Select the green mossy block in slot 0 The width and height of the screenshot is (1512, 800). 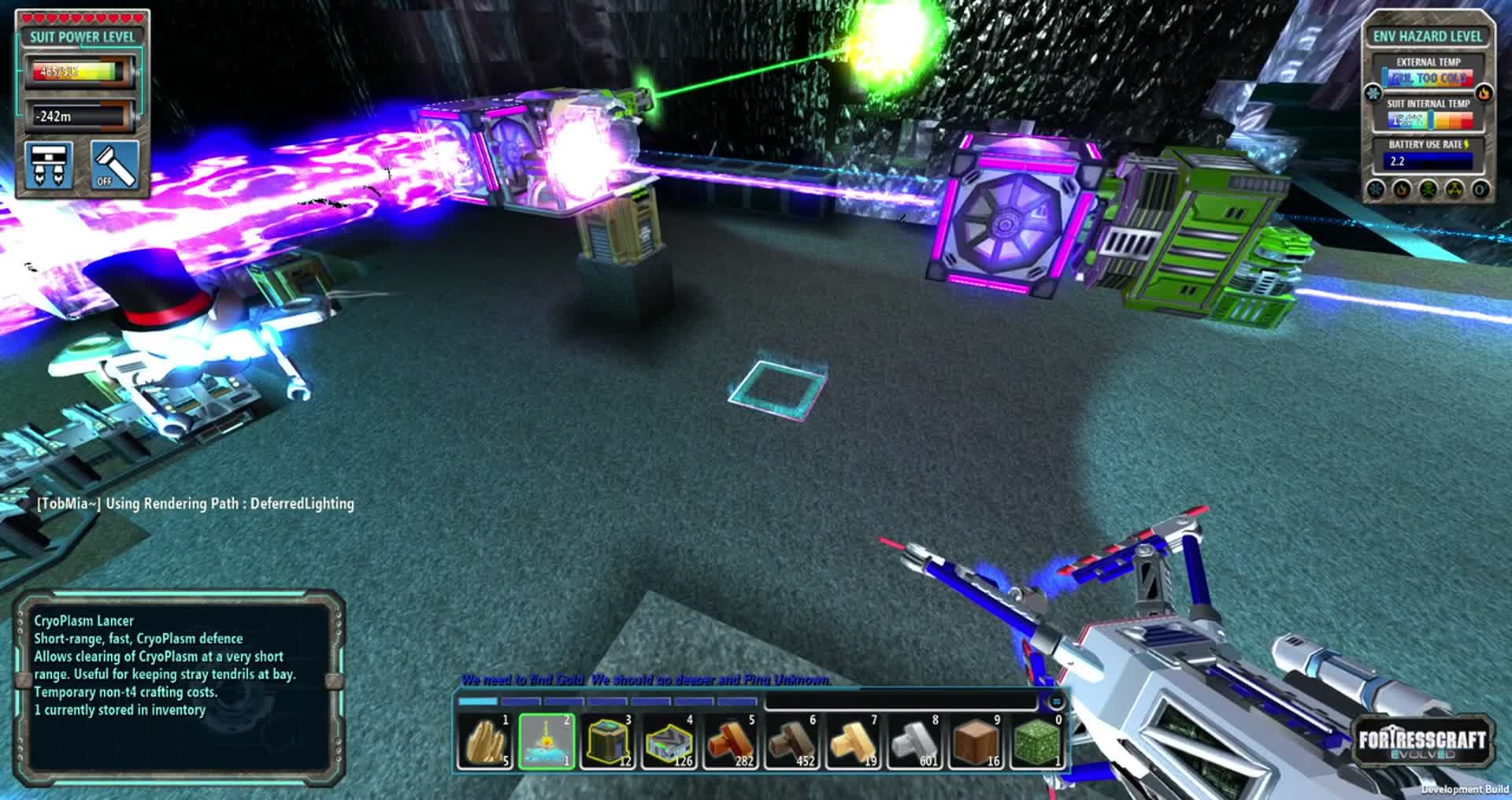coord(1036,742)
